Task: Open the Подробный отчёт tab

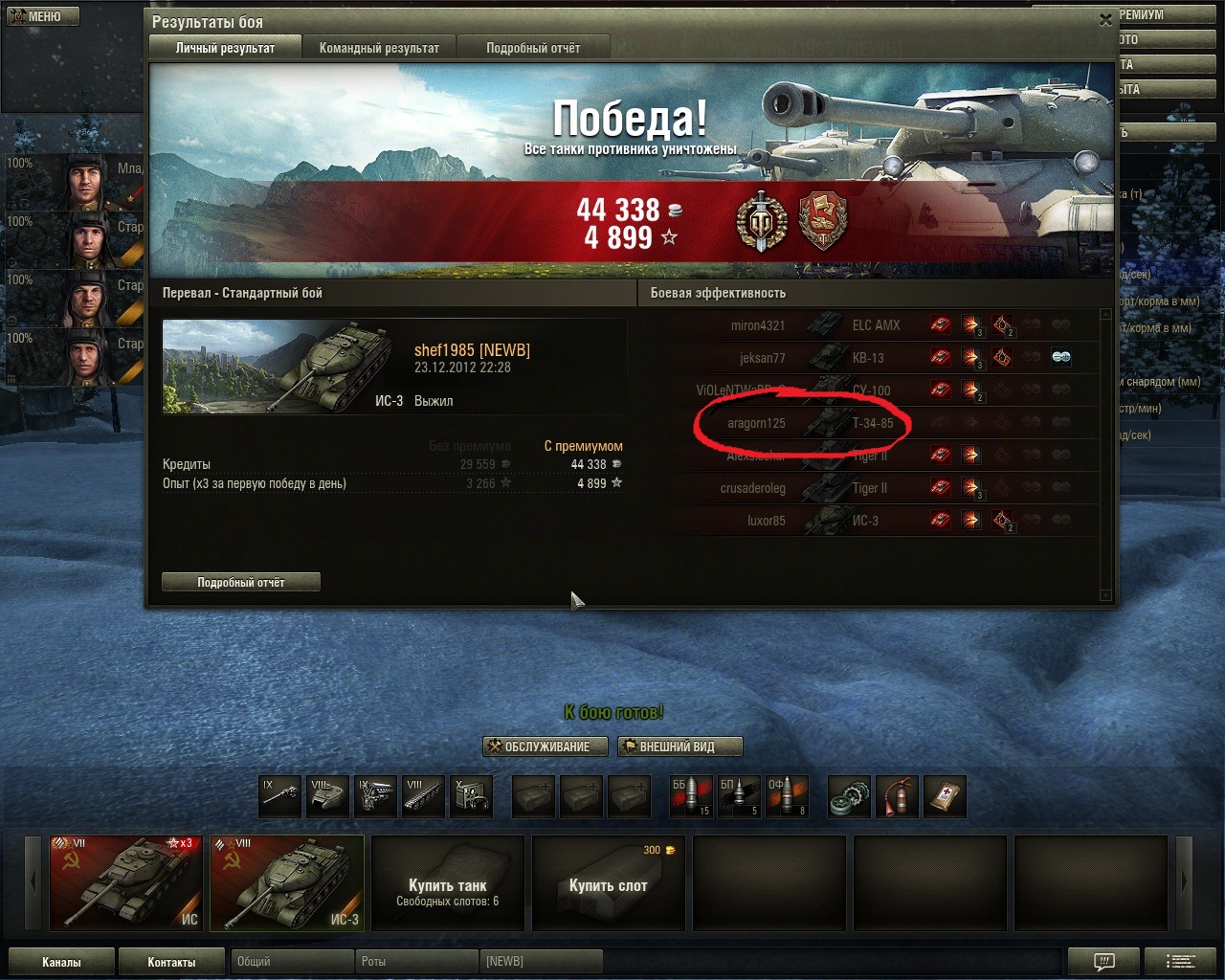Action: point(532,48)
